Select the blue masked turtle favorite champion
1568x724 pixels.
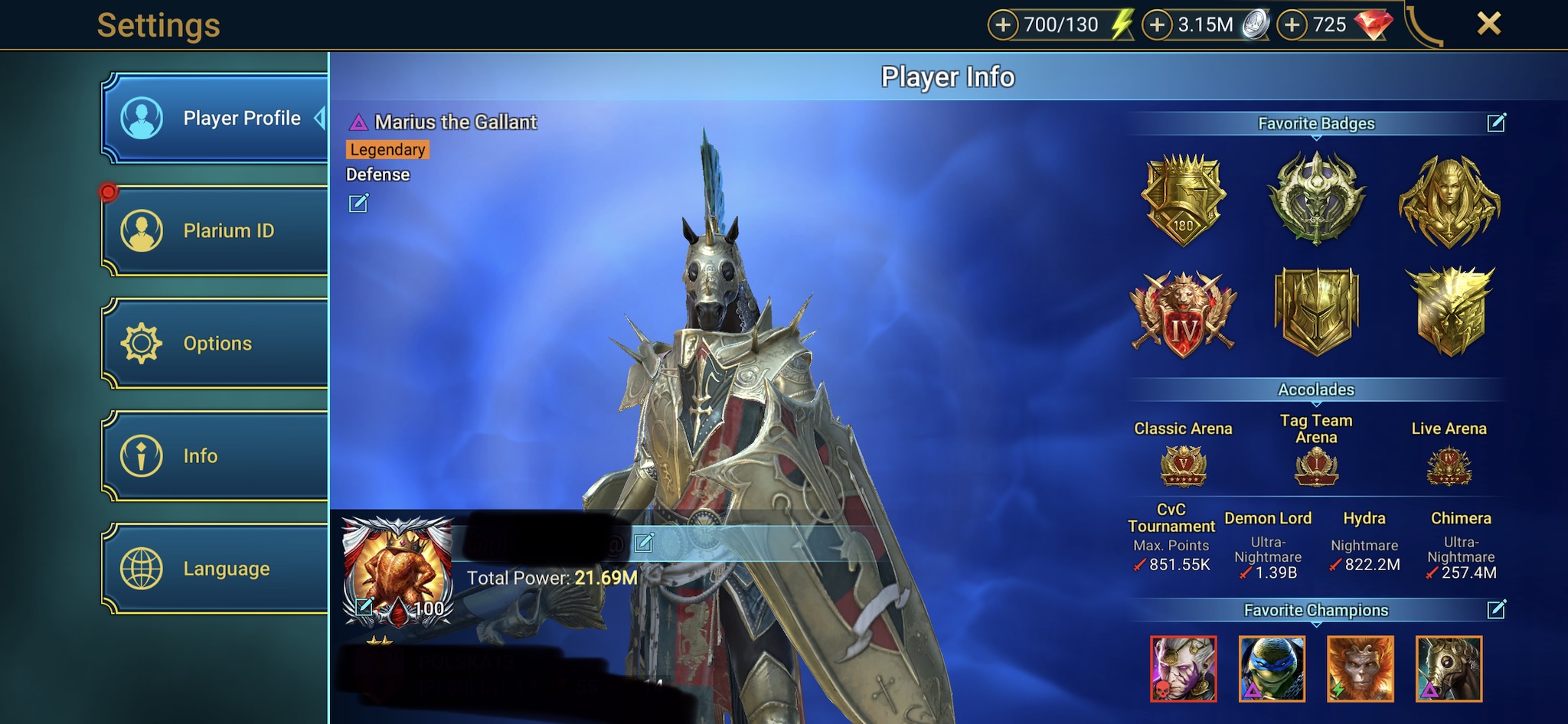(1272, 669)
